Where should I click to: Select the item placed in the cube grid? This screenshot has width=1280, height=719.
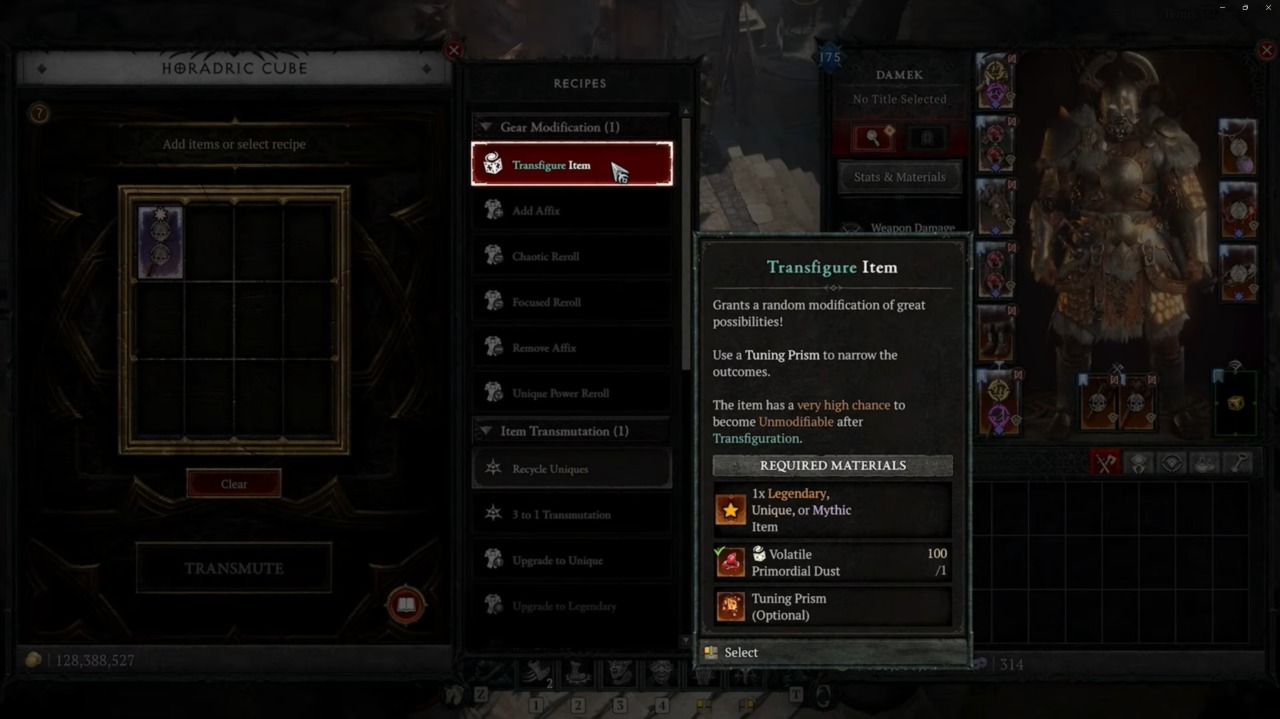click(x=160, y=242)
